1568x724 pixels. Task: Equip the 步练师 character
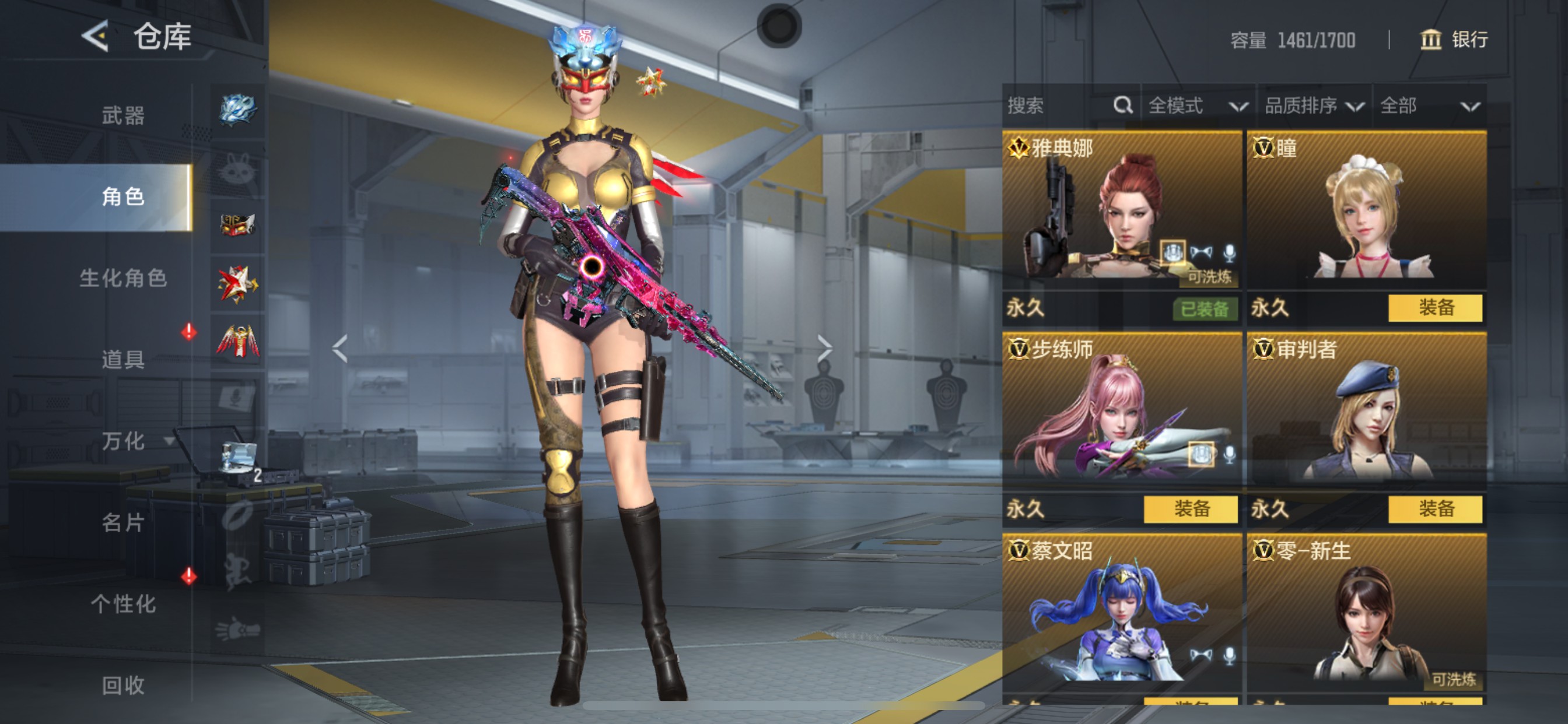(x=1190, y=509)
